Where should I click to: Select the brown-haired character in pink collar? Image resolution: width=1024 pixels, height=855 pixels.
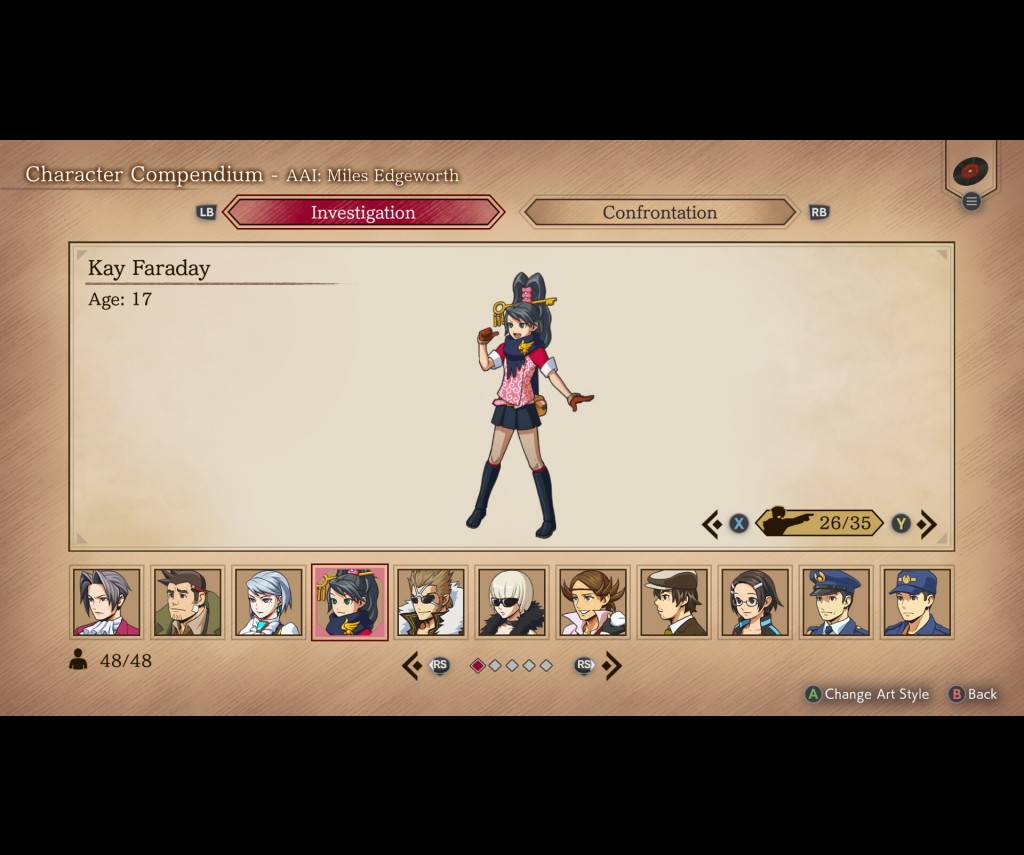593,602
